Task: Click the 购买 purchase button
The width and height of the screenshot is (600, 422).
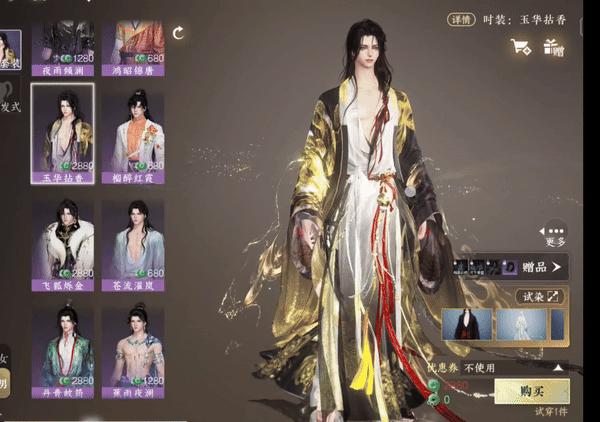Action: click(532, 393)
